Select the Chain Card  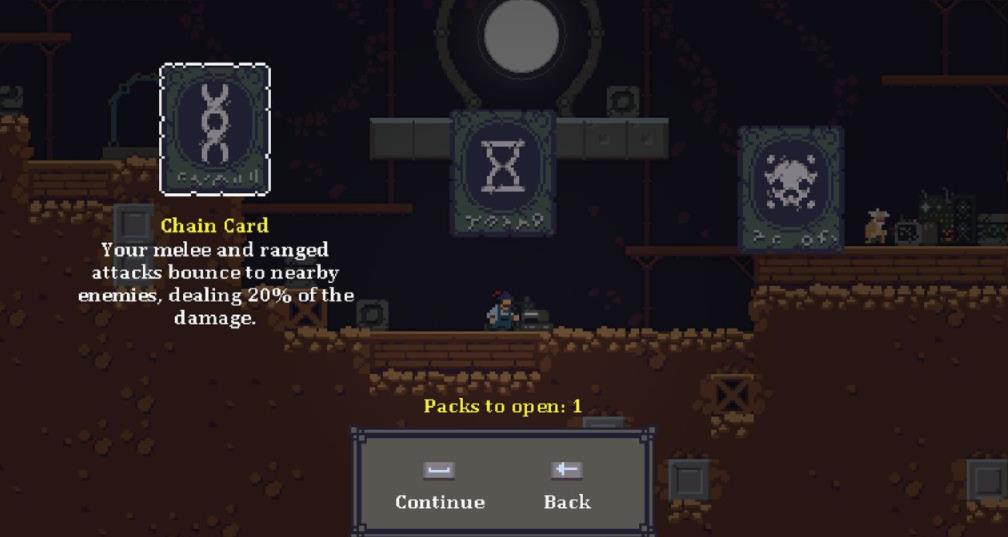[x=214, y=129]
